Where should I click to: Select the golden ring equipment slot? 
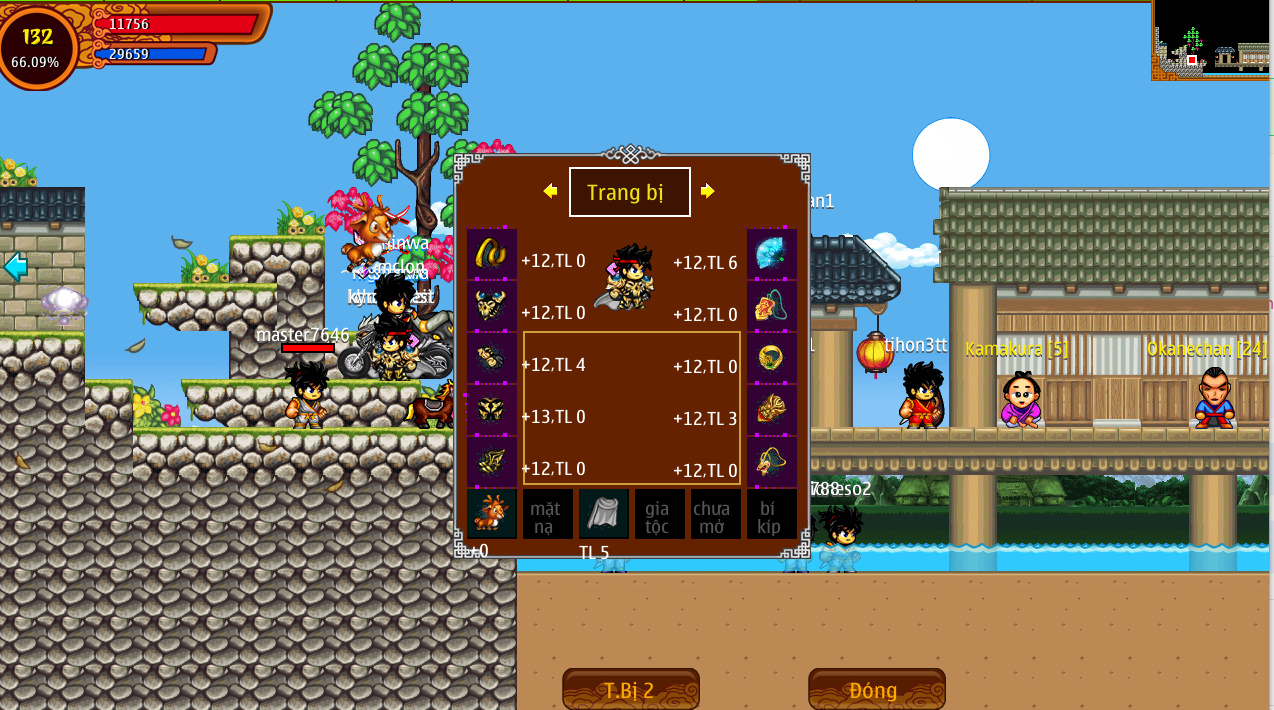point(772,358)
